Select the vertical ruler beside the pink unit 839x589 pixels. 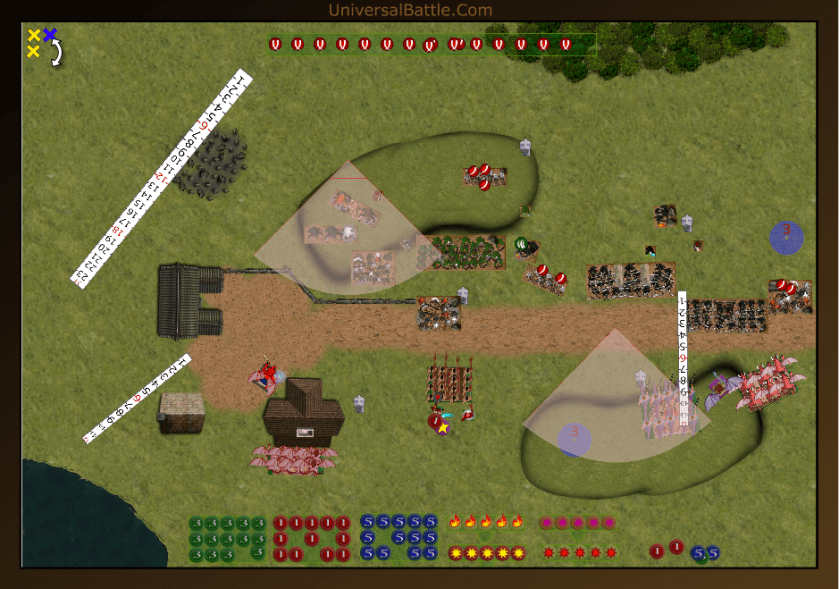(x=683, y=360)
